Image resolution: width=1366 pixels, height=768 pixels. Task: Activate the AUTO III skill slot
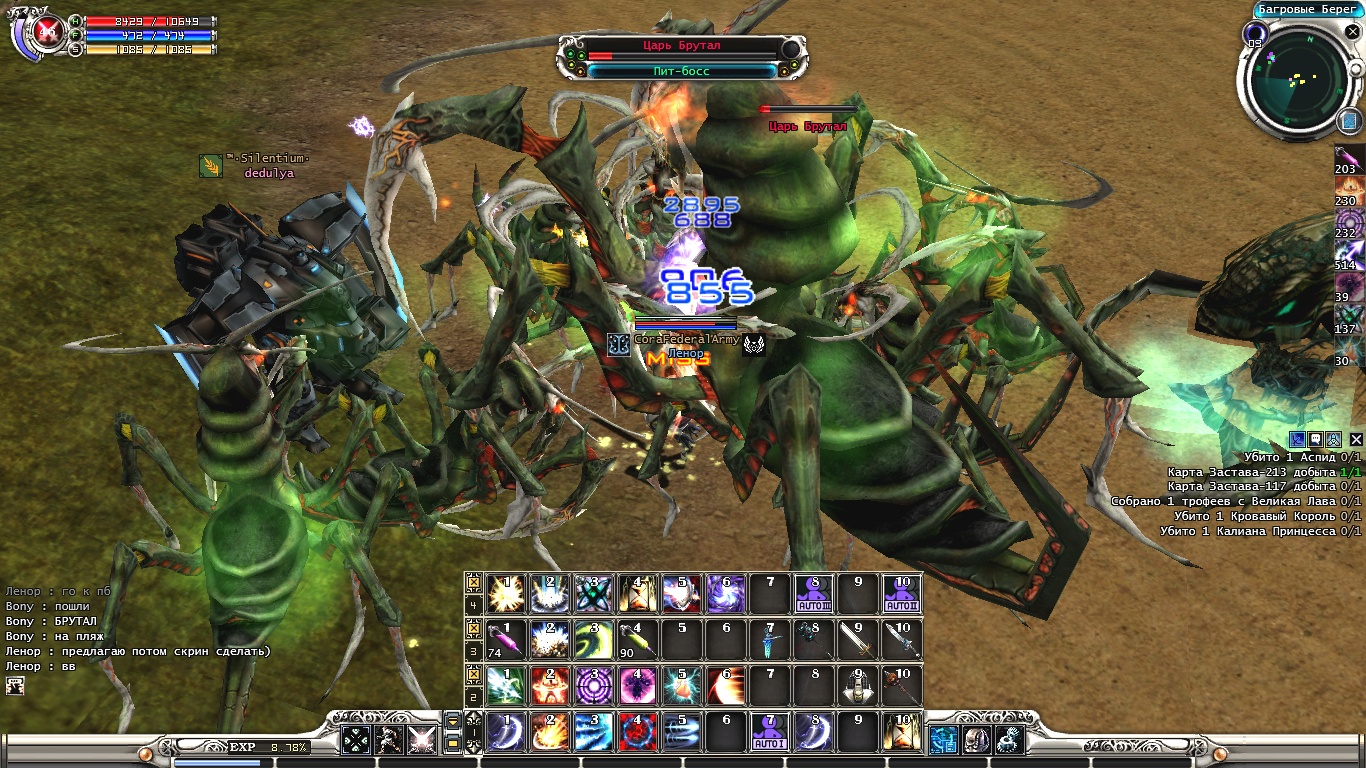814,594
